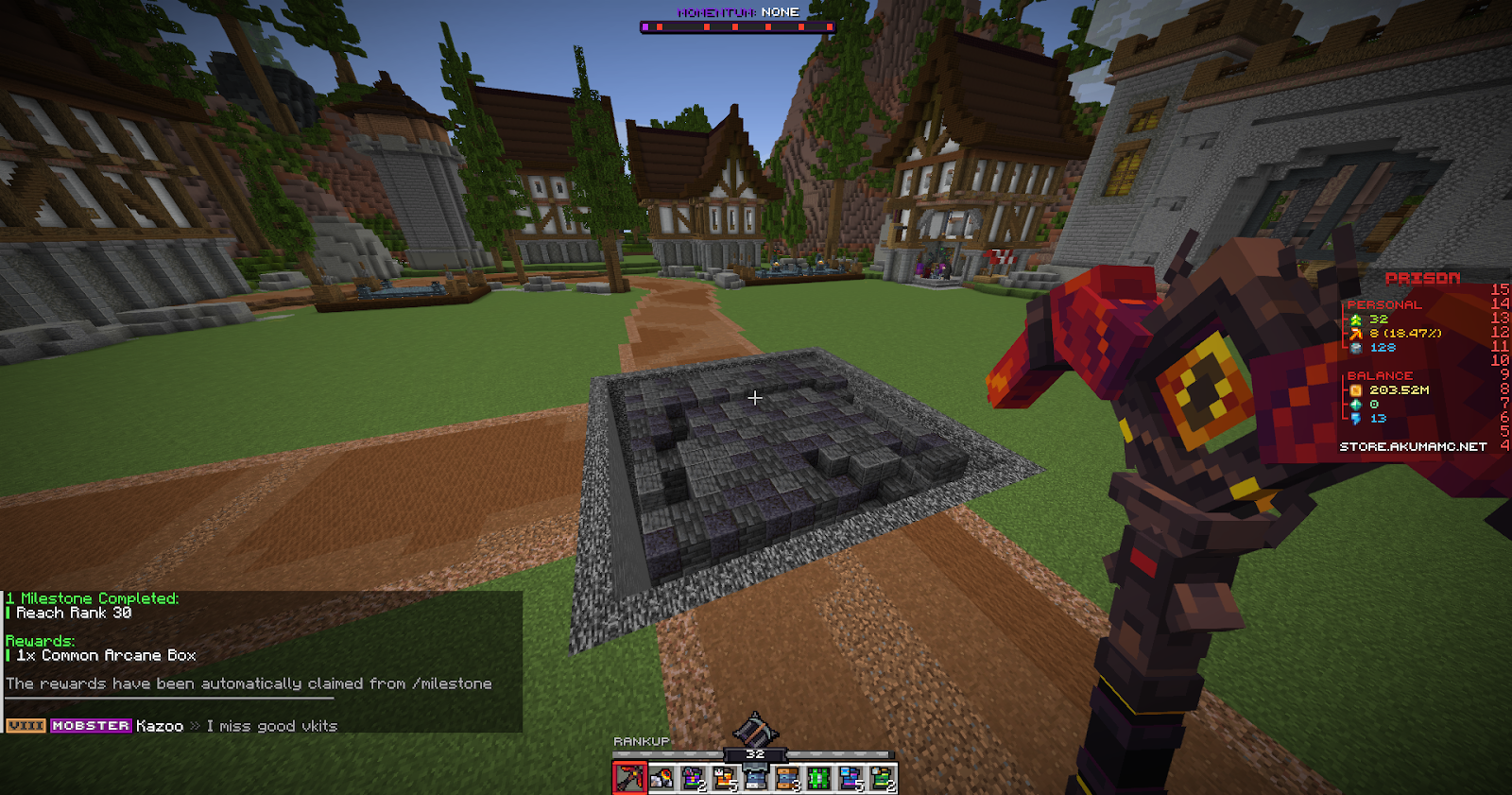Expand the BALANCE section of the sidebar

pos(1381,376)
